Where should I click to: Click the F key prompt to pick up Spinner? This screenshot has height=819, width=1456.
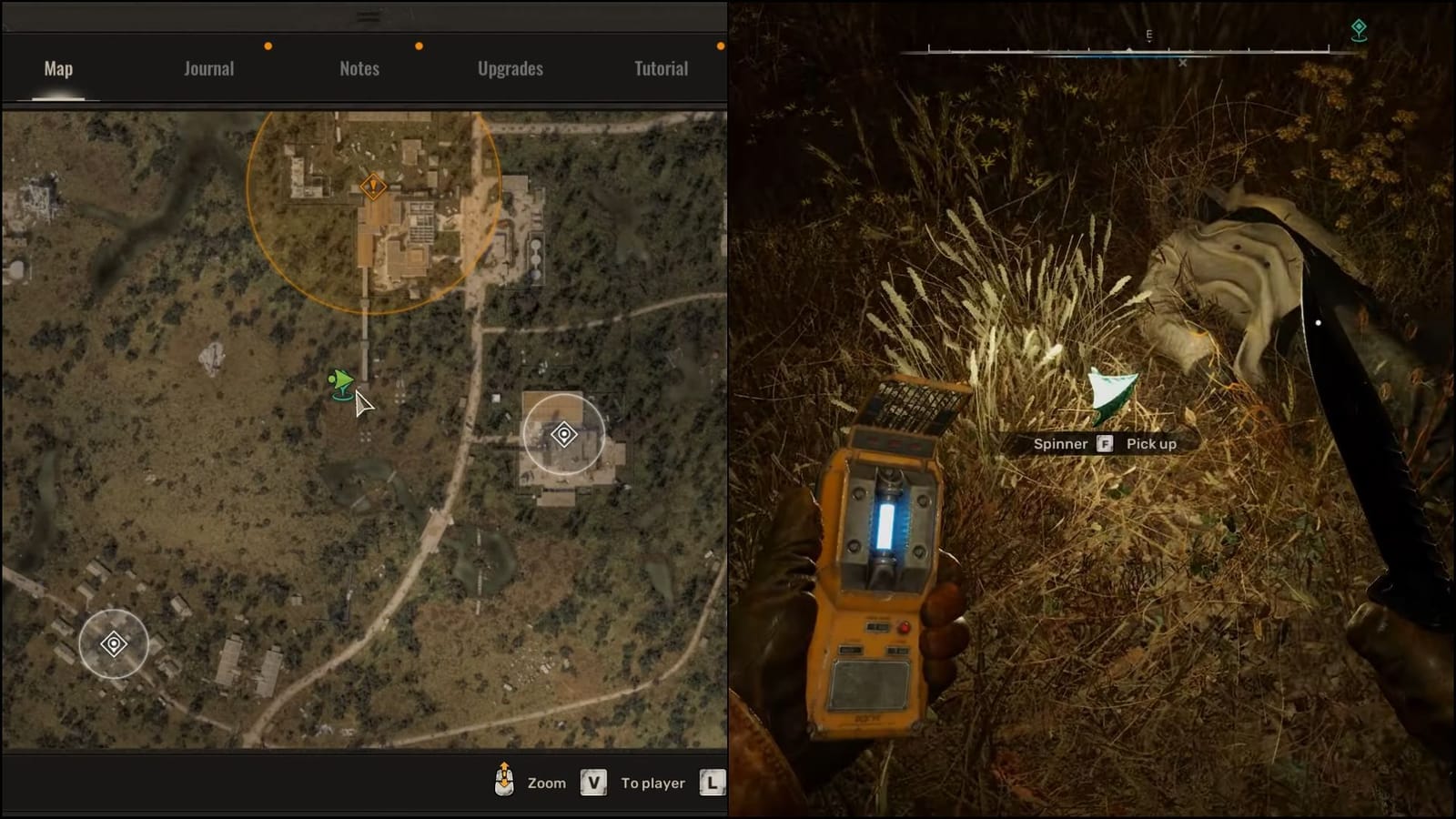tap(1107, 444)
